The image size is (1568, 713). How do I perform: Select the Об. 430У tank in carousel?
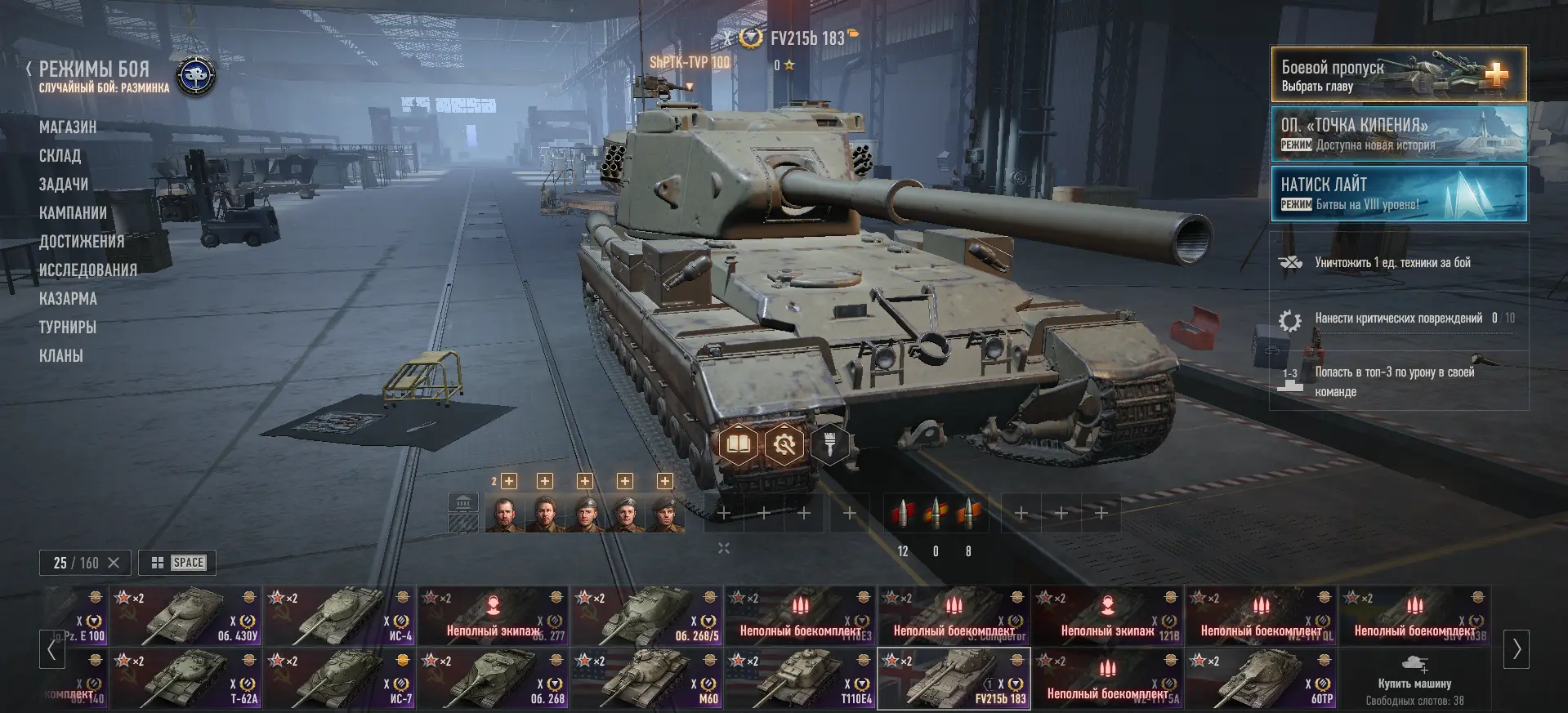(x=185, y=616)
